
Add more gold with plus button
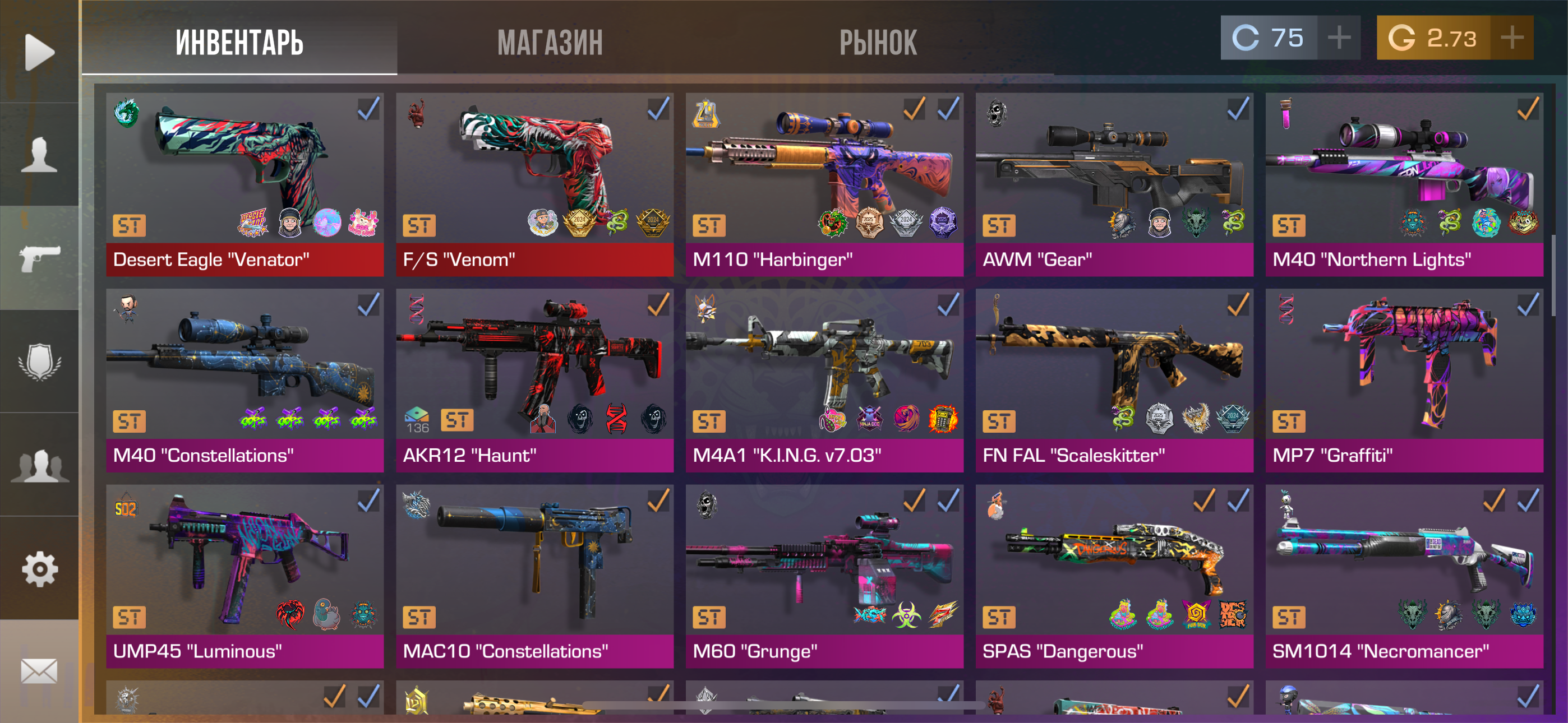click(x=1511, y=38)
